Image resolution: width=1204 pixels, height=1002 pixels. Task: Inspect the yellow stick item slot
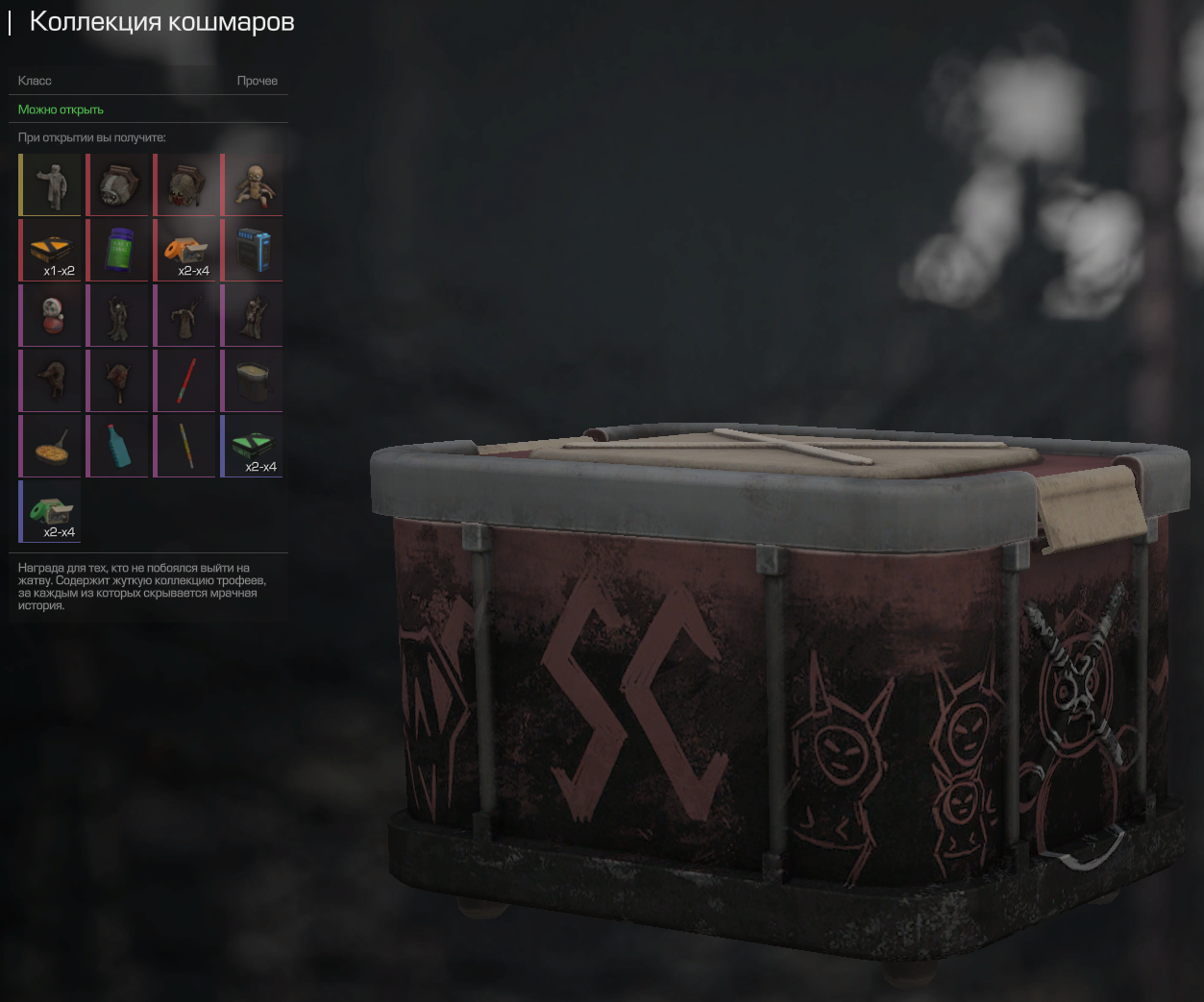tap(185, 446)
